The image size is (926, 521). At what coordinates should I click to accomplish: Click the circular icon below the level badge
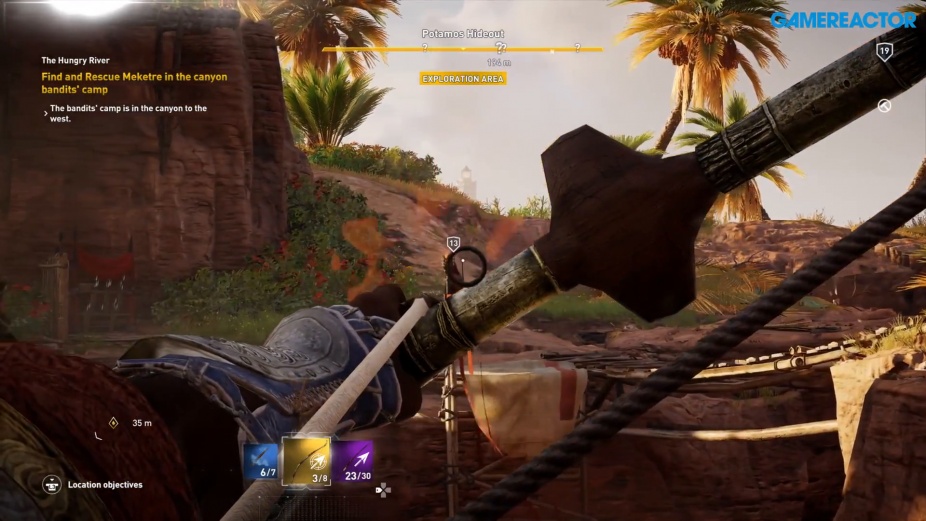pos(884,106)
